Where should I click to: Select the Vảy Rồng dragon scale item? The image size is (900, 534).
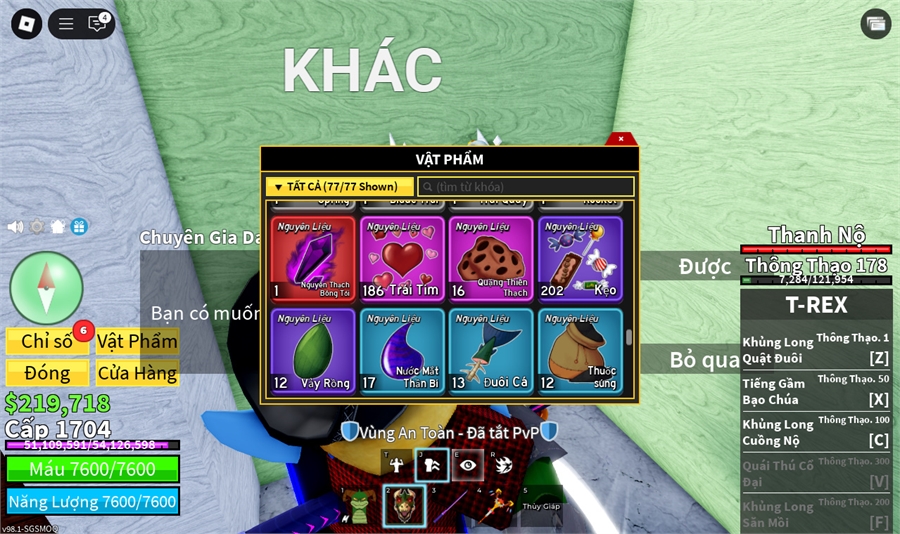coord(312,350)
